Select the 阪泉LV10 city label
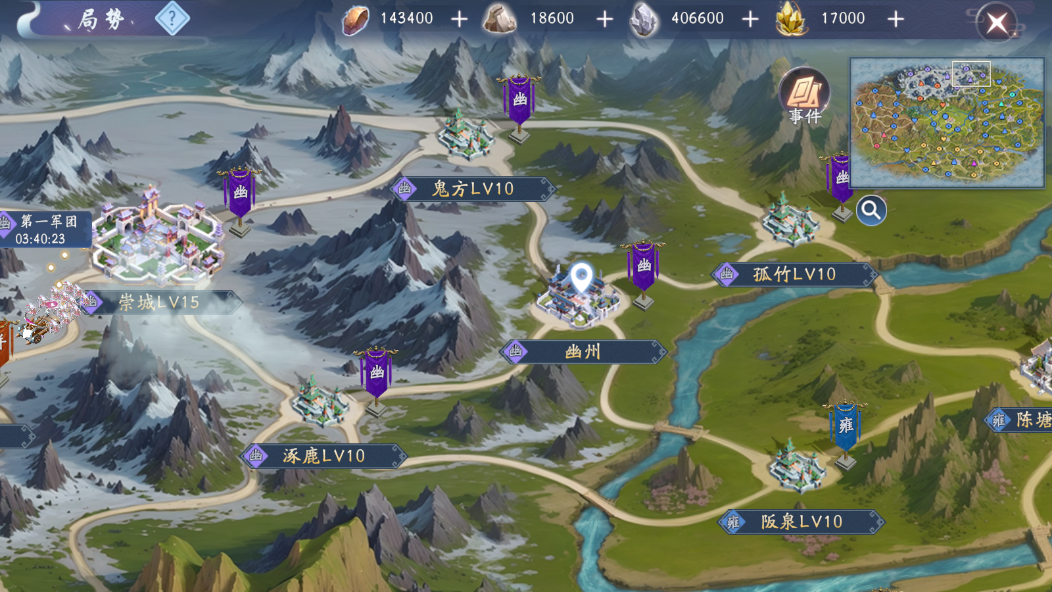 801,521
